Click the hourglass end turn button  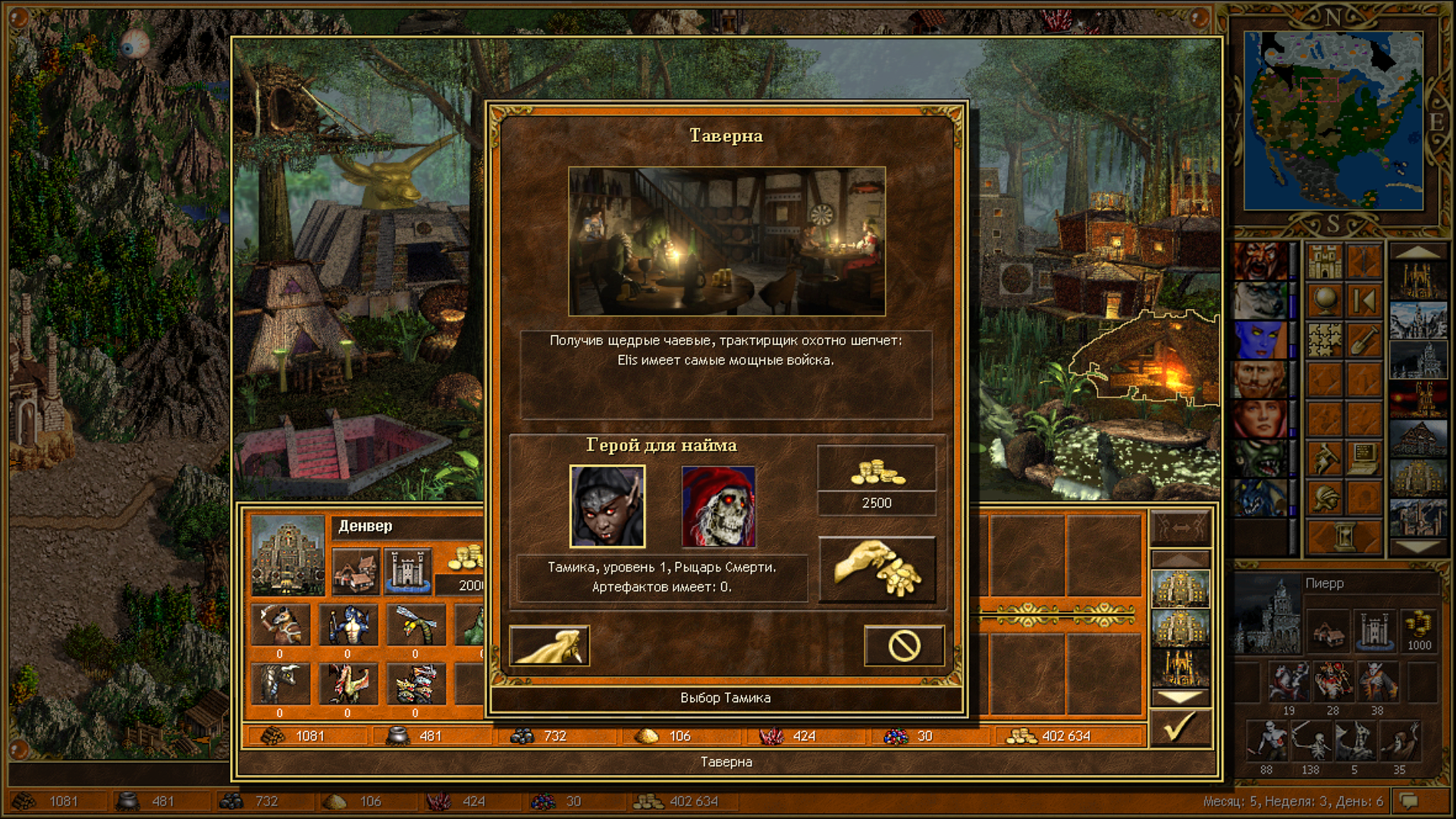[x=1344, y=535]
